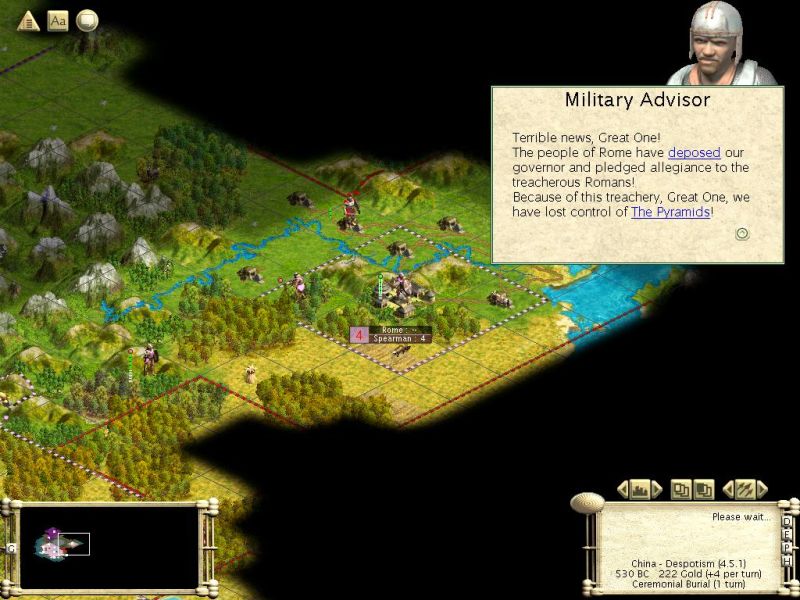Open the "D" button on info box

tap(787, 520)
